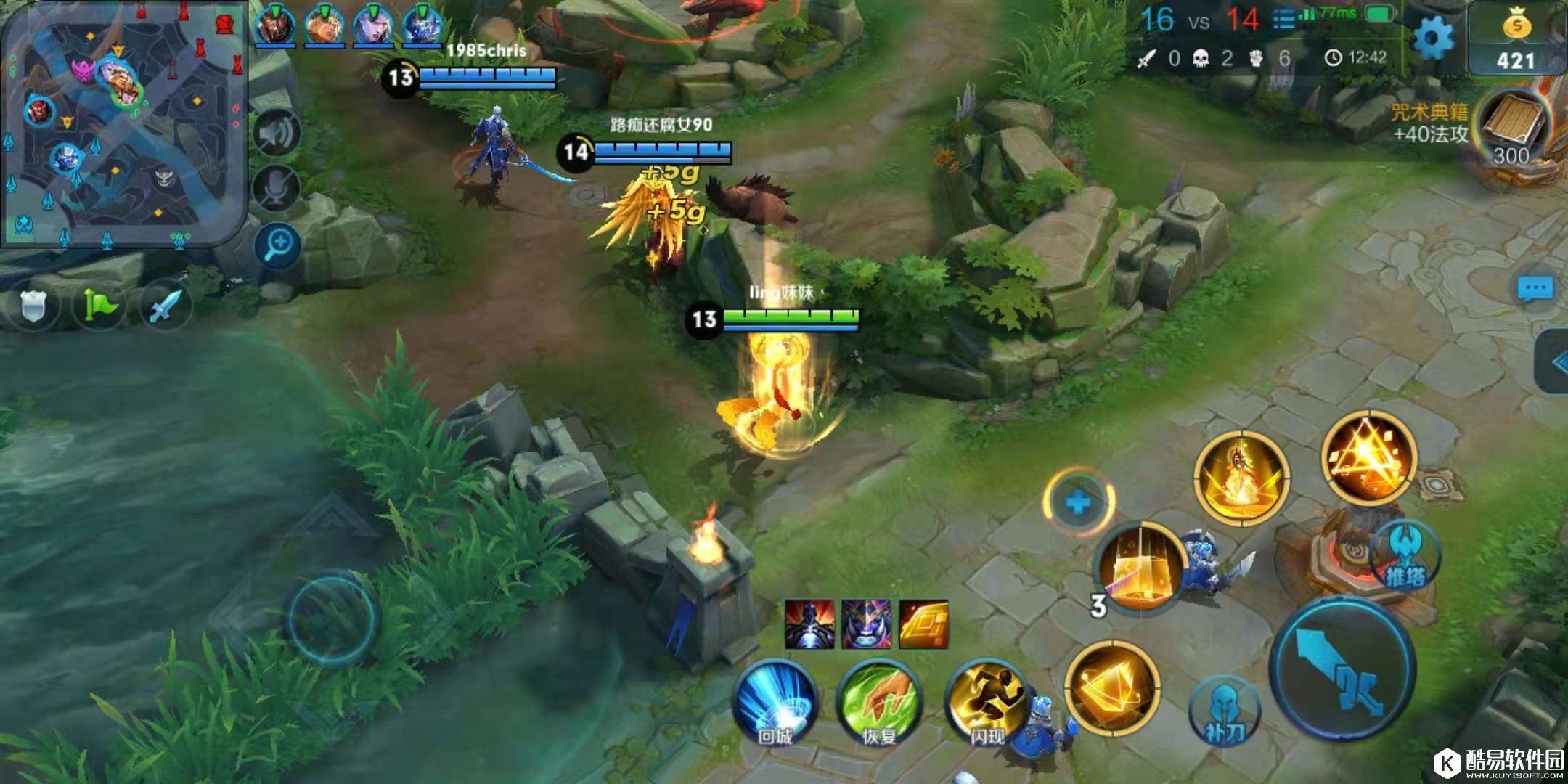Image resolution: width=1568 pixels, height=784 pixels.
Task: Tap the blue plus skill upgrade button
Action: pyautogui.click(x=1079, y=502)
